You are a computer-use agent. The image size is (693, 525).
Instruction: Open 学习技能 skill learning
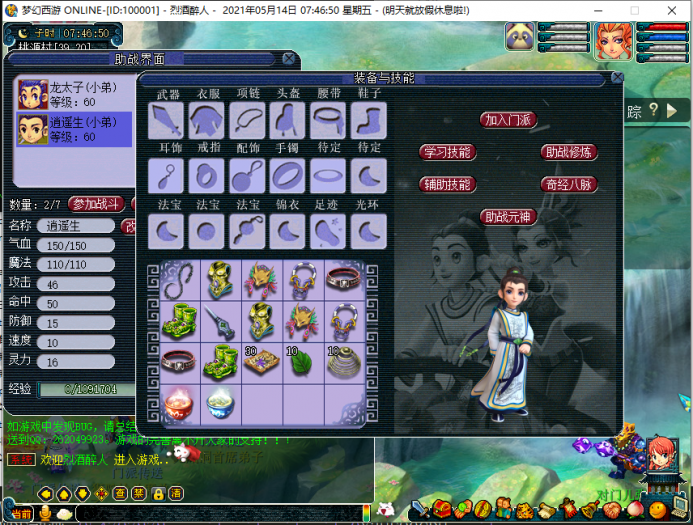[447, 152]
